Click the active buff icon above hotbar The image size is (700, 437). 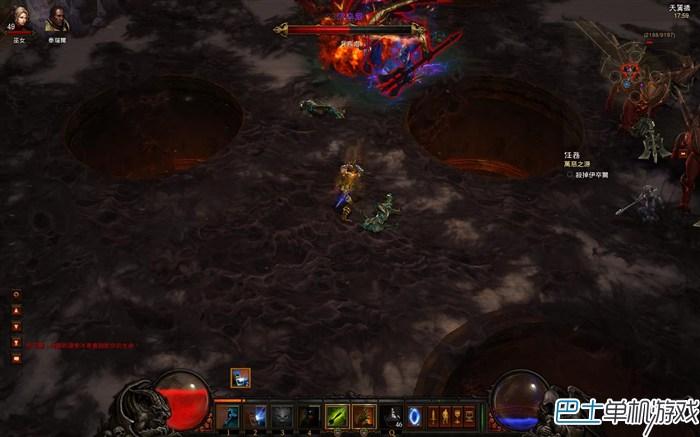point(241,377)
